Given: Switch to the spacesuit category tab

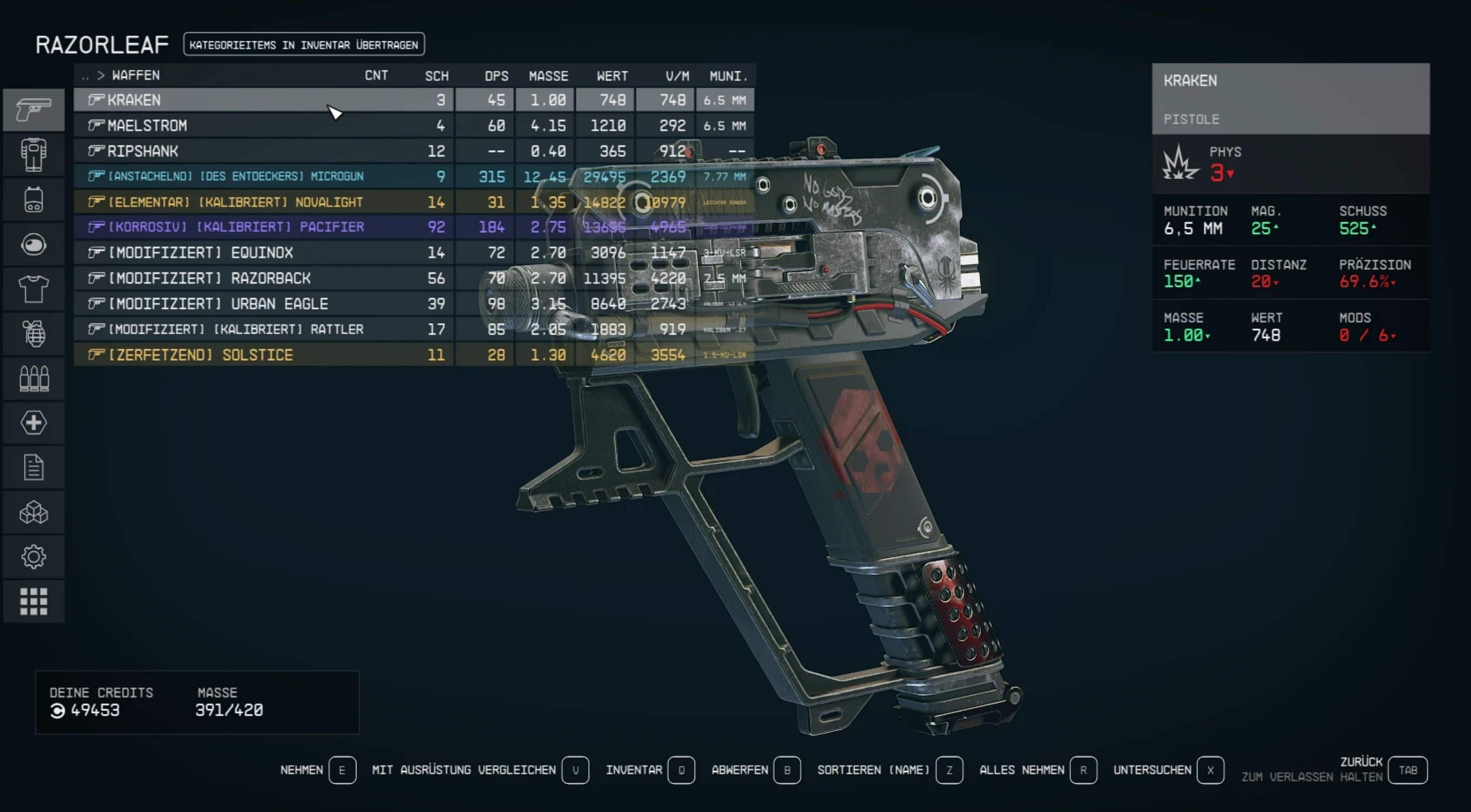Looking at the screenshot, I should tap(34, 155).
